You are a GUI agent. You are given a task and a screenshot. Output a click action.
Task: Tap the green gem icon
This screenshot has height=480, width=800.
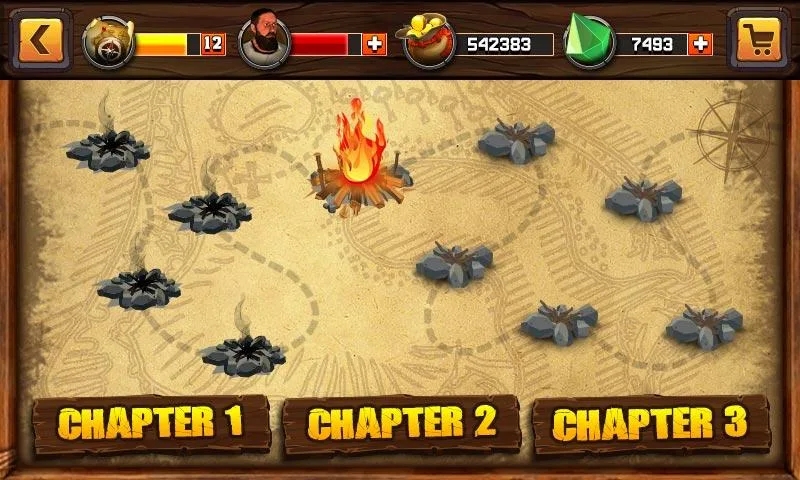pyautogui.click(x=589, y=42)
